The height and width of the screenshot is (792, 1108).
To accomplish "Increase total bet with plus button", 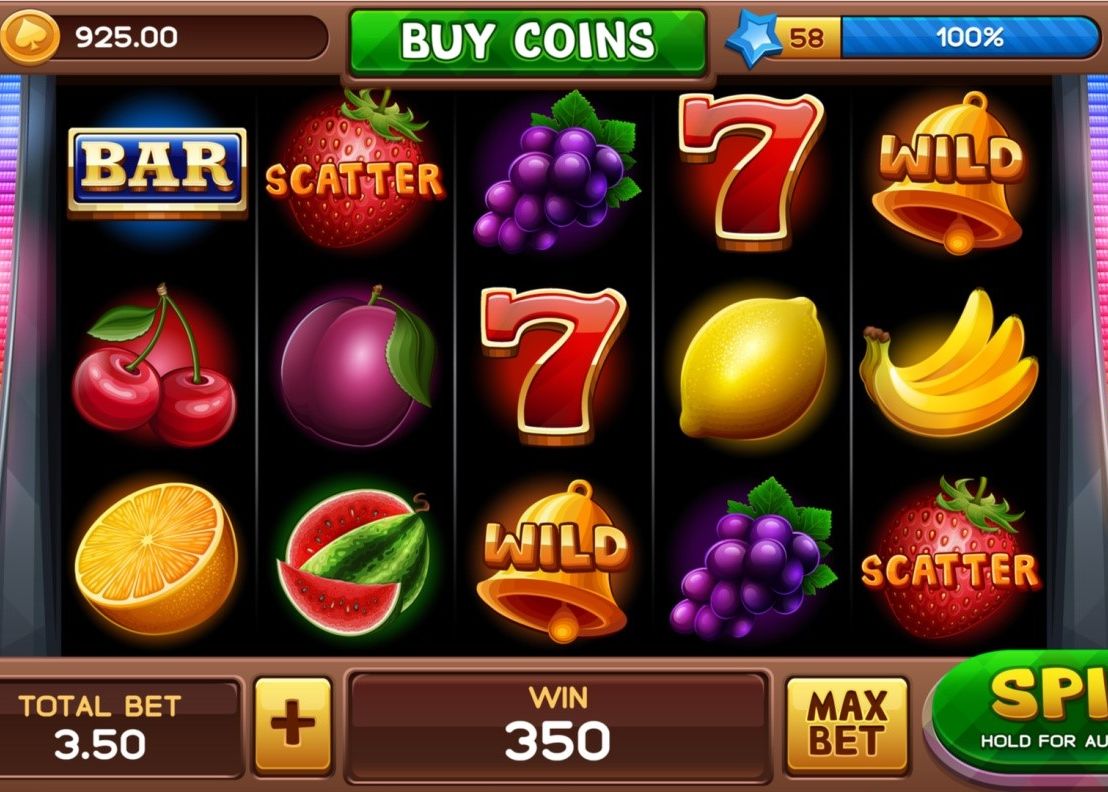I will coord(292,725).
